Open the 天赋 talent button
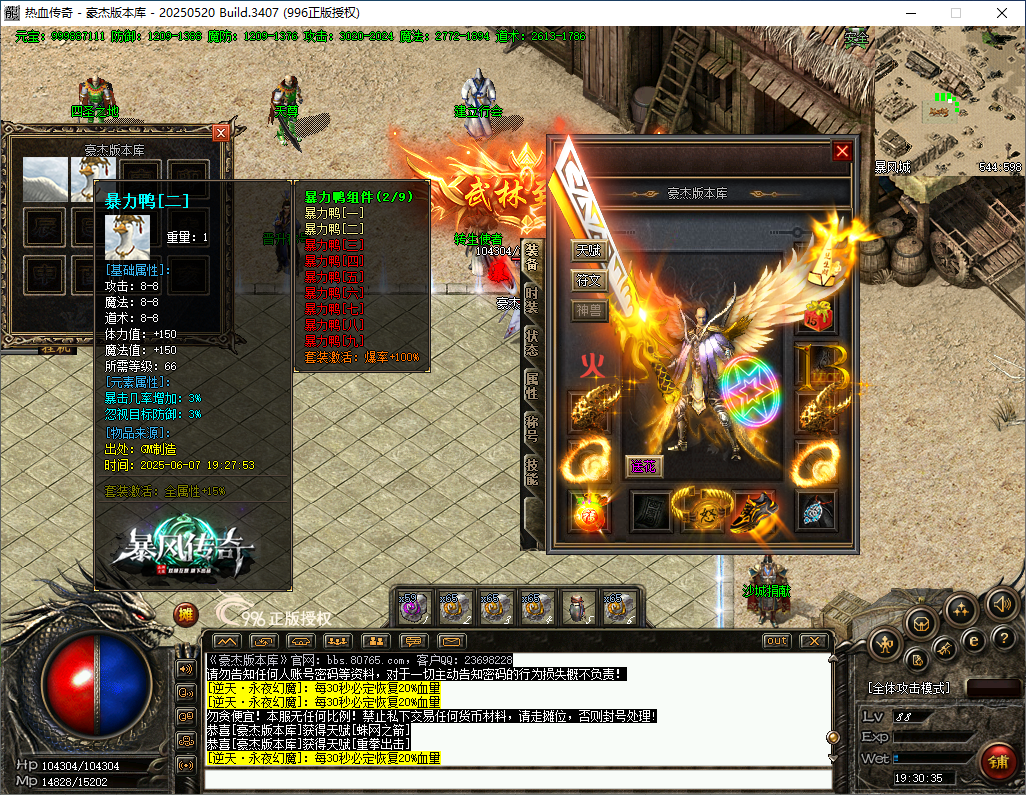This screenshot has height=795, width=1026. coord(589,249)
